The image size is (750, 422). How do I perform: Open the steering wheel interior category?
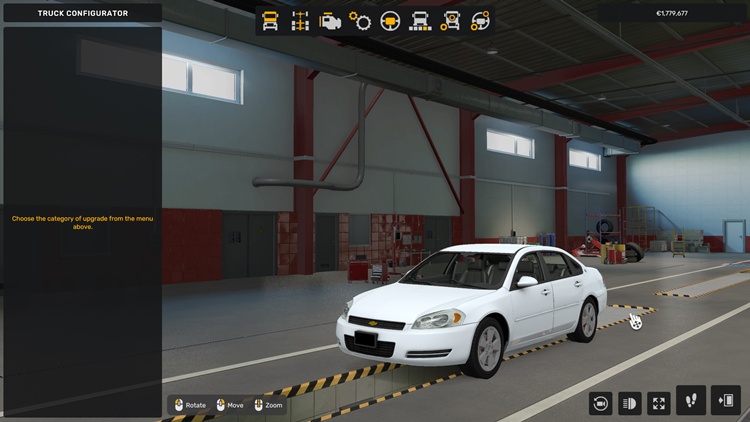pos(390,21)
